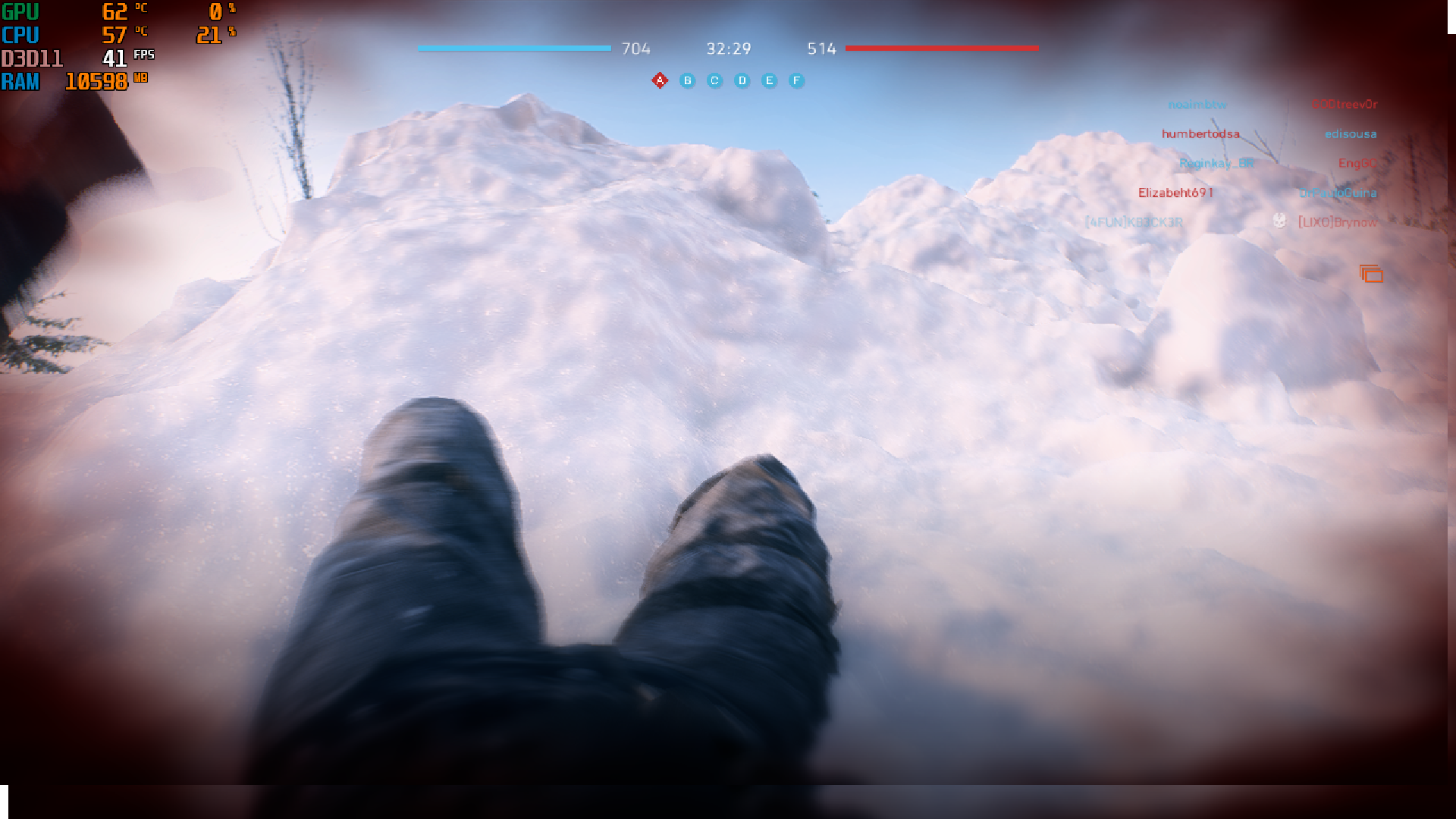
Task: Pick the objective F flag icon
Action: click(796, 80)
